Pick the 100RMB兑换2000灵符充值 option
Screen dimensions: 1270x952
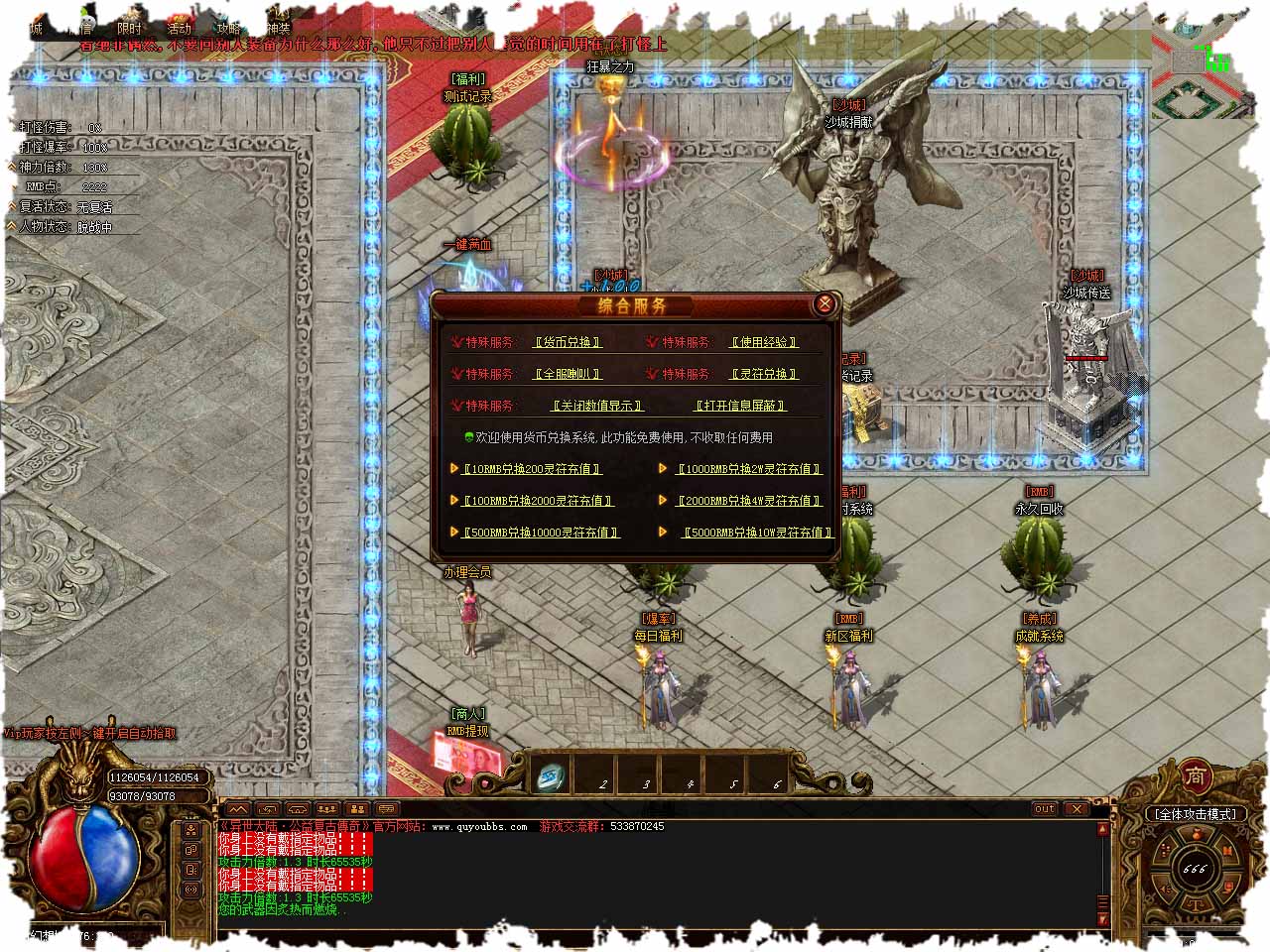click(x=538, y=501)
